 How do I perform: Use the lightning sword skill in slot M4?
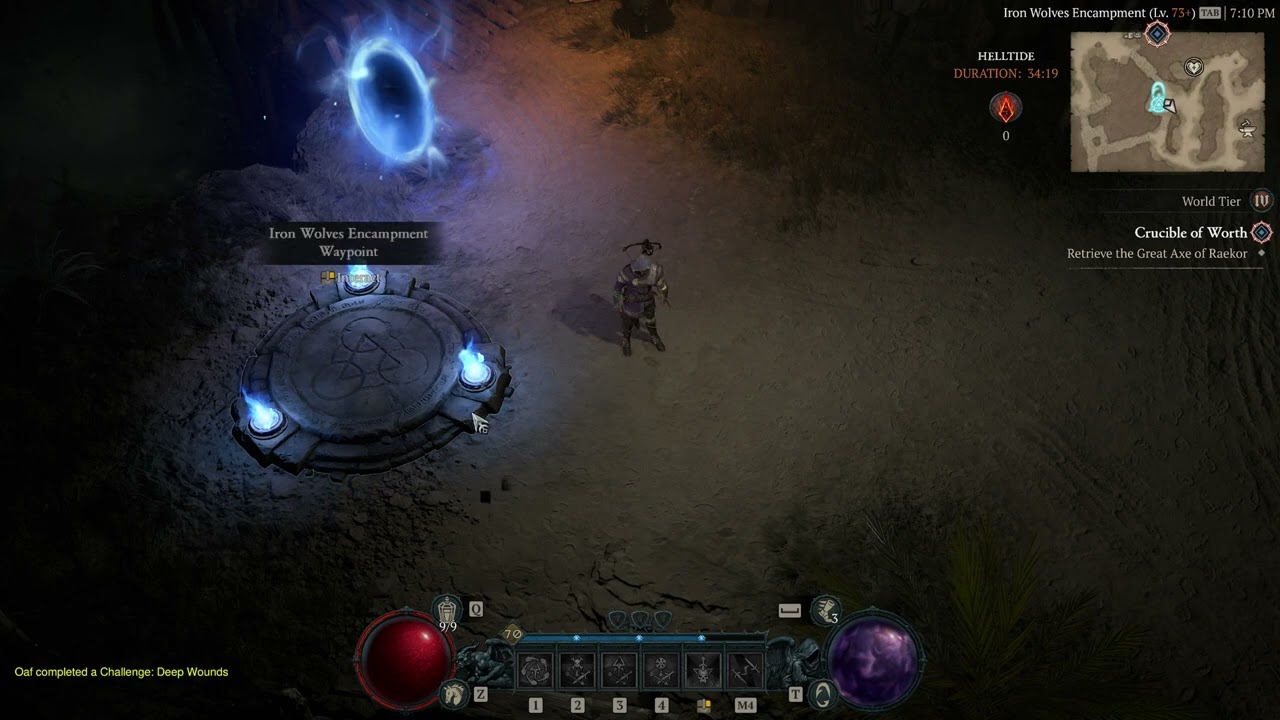point(745,670)
